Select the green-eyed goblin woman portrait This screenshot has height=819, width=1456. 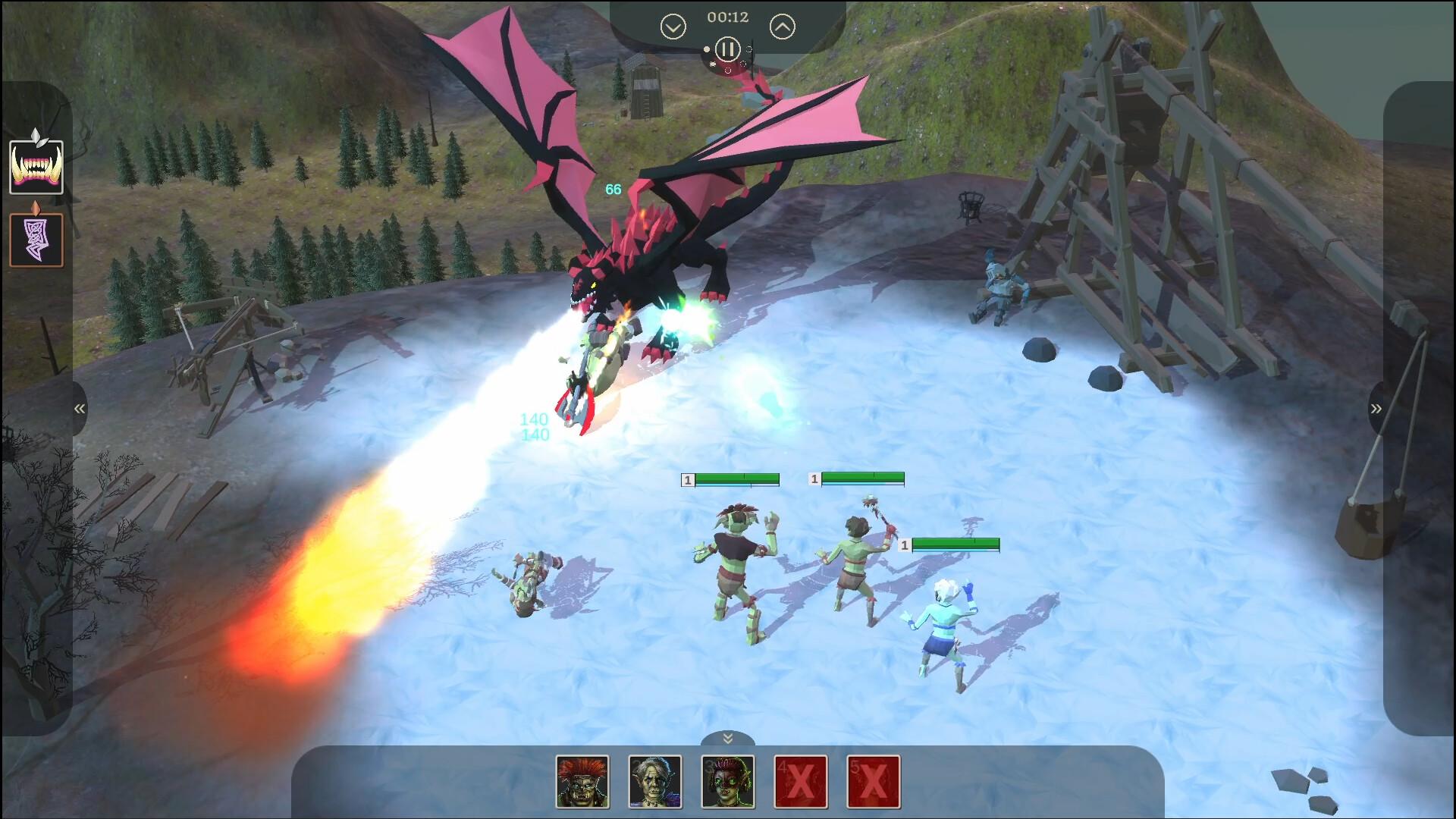click(728, 782)
